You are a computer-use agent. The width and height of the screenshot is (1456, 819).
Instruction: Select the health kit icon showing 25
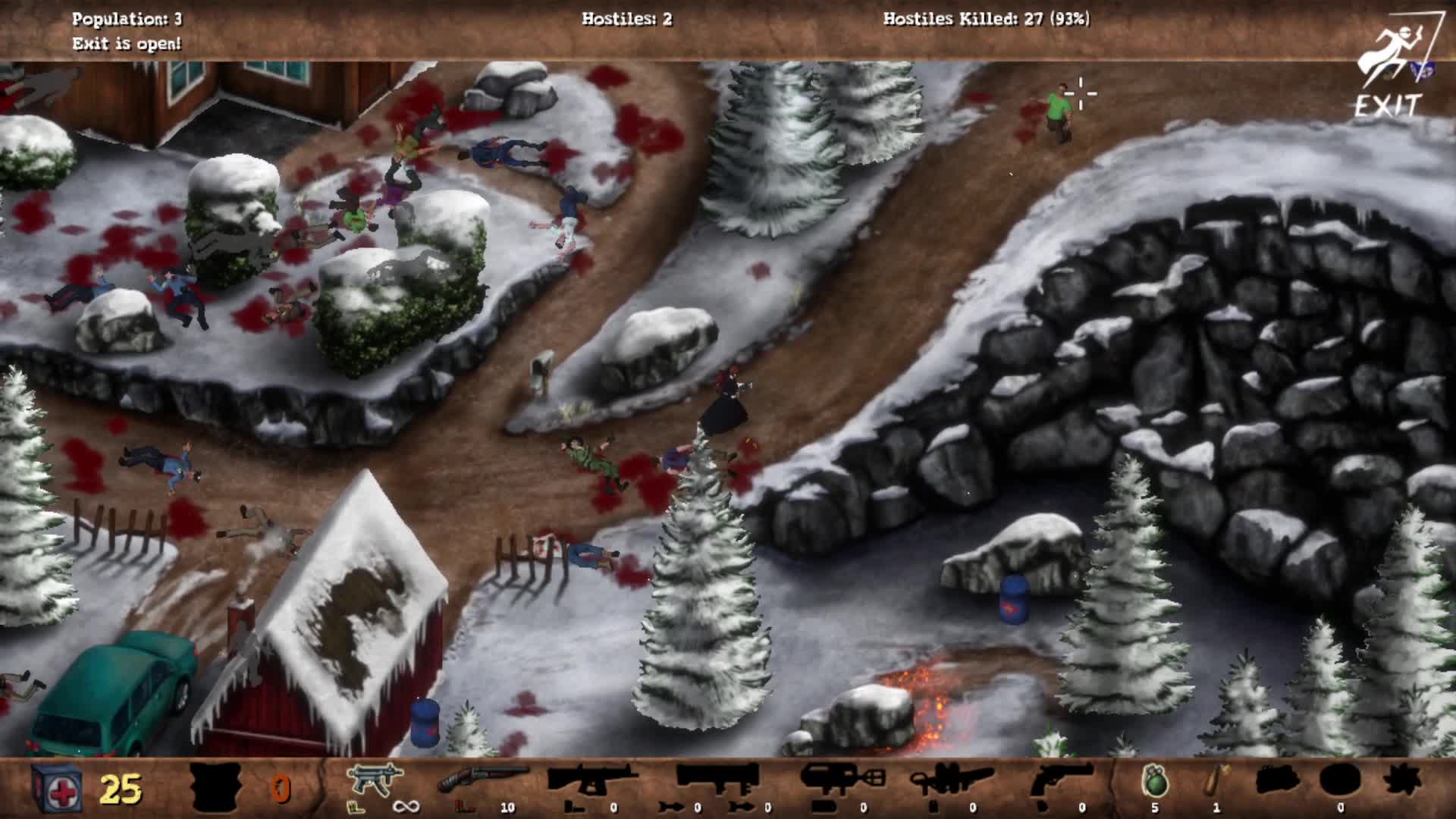53,787
